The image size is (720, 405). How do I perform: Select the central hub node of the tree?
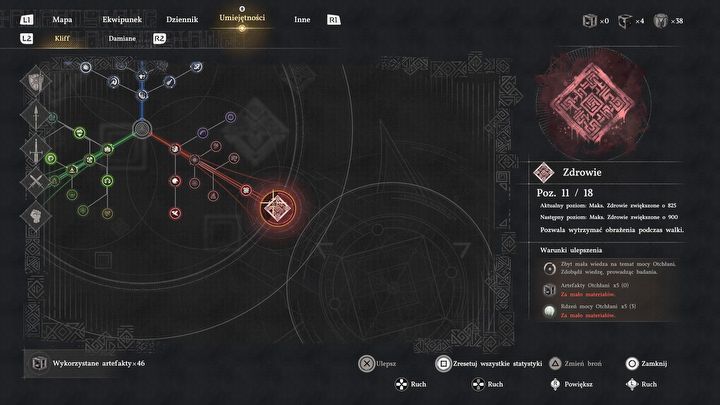pos(142,128)
